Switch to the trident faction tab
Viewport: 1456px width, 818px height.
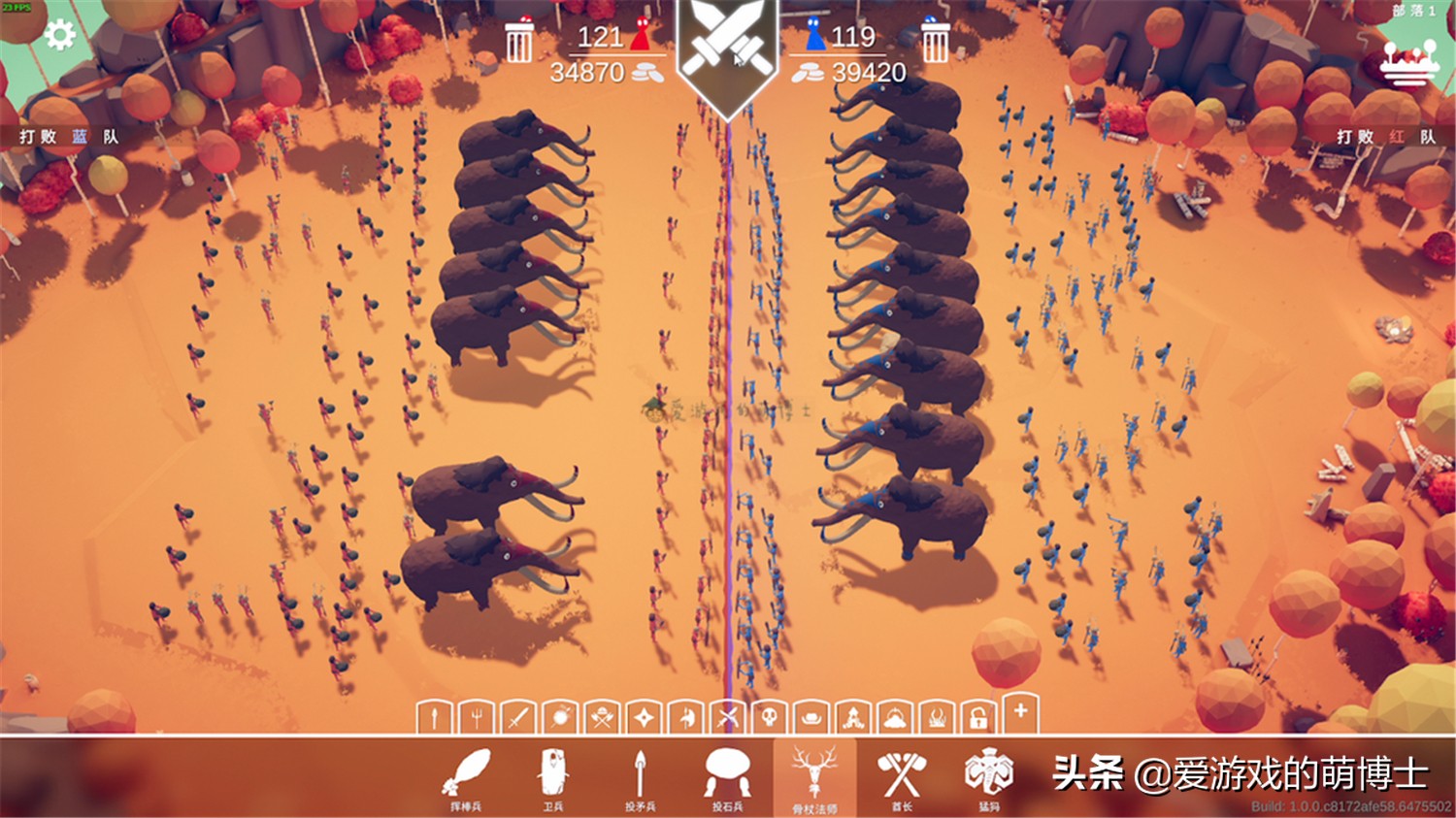pyautogui.click(x=475, y=721)
